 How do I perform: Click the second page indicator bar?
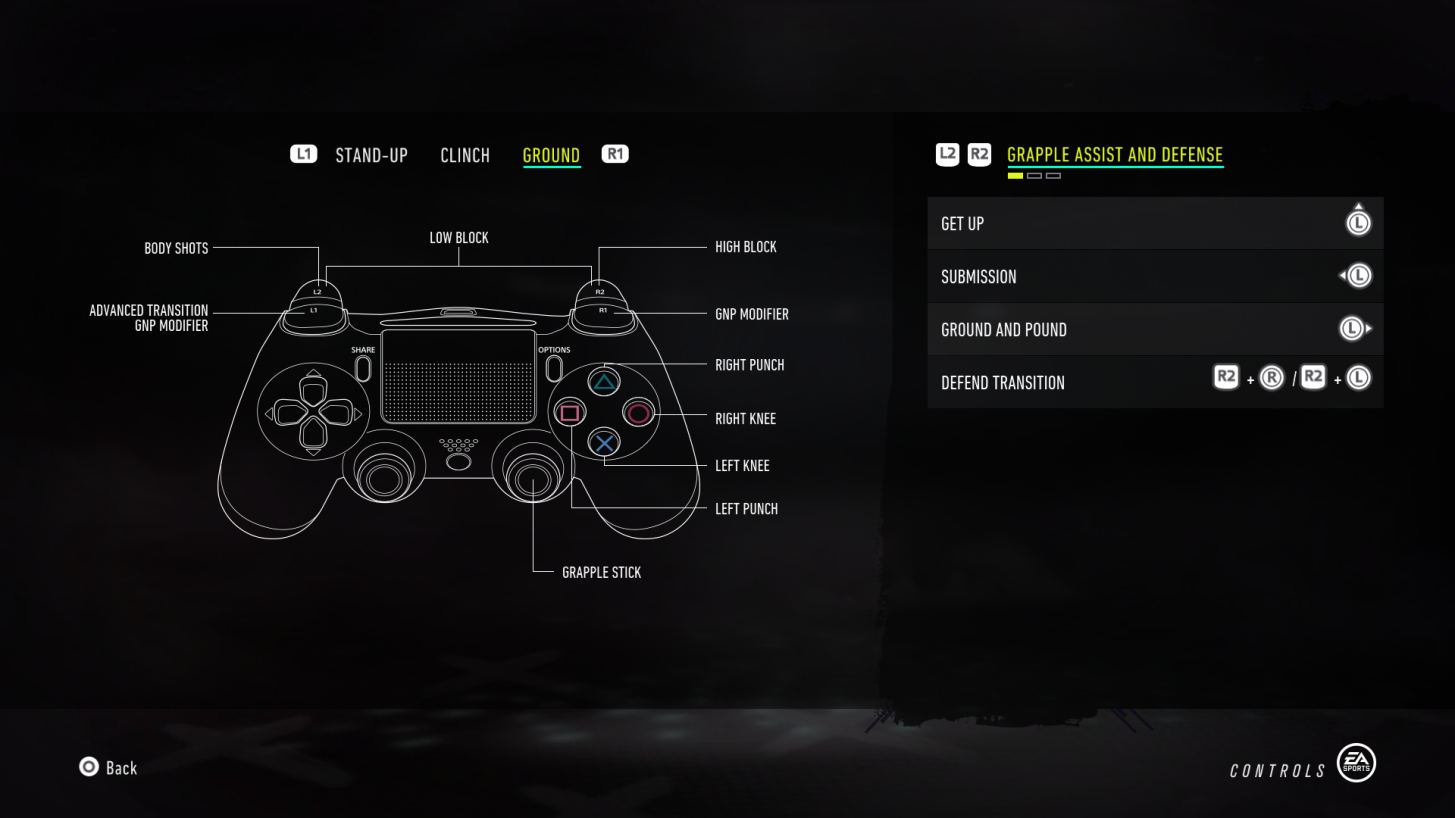pos(1035,174)
